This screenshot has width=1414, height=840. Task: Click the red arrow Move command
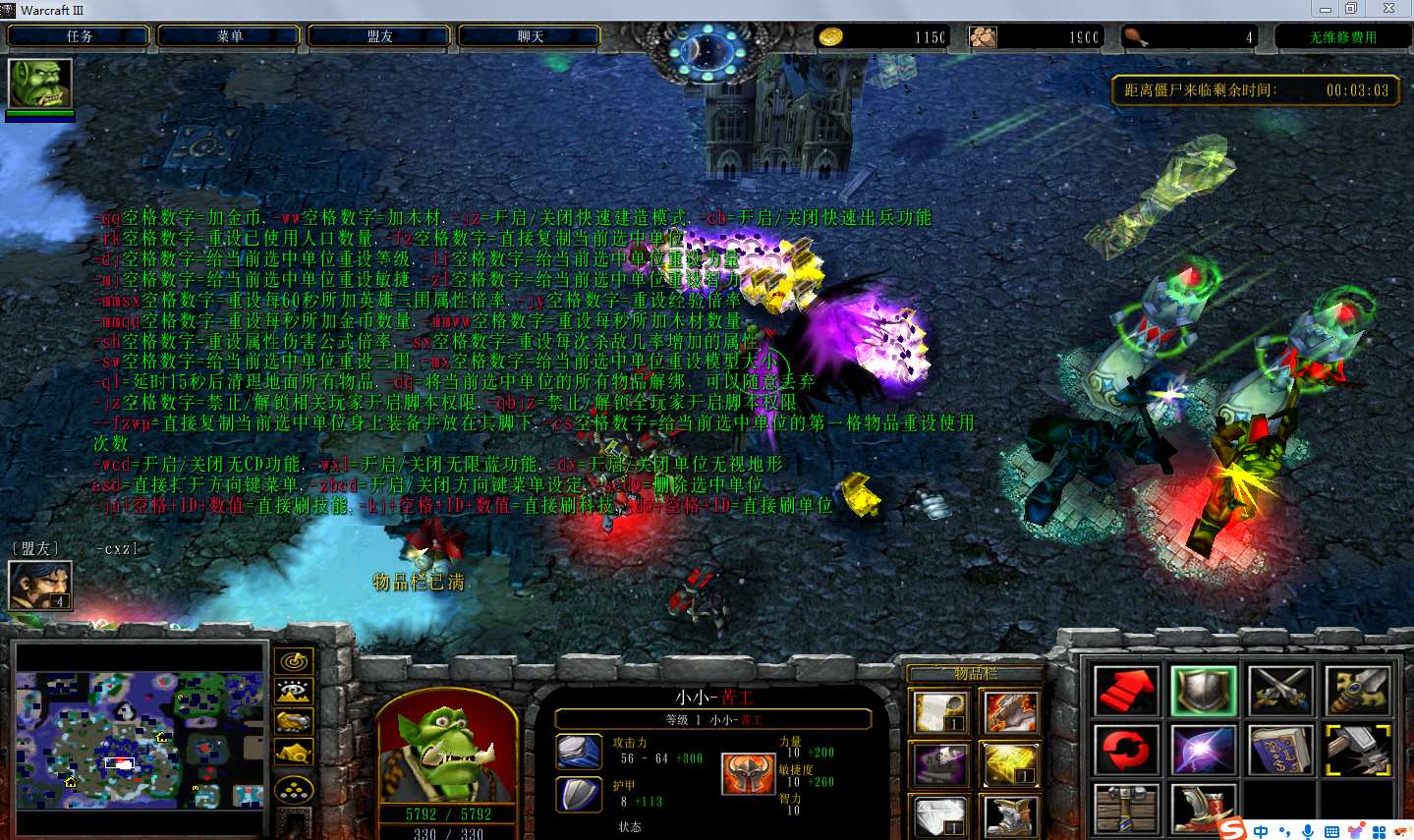[x=1126, y=690]
